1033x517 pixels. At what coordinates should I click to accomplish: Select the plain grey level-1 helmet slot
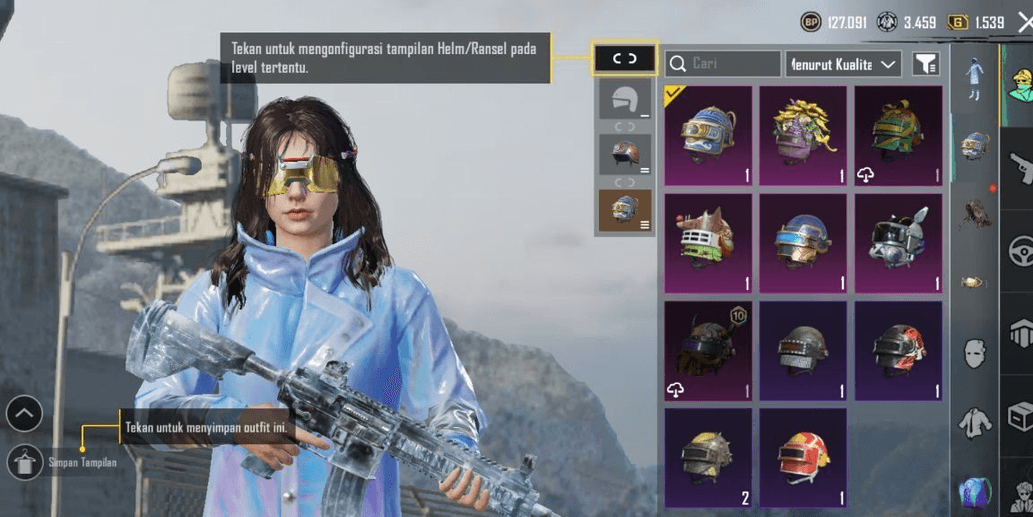(x=624, y=100)
